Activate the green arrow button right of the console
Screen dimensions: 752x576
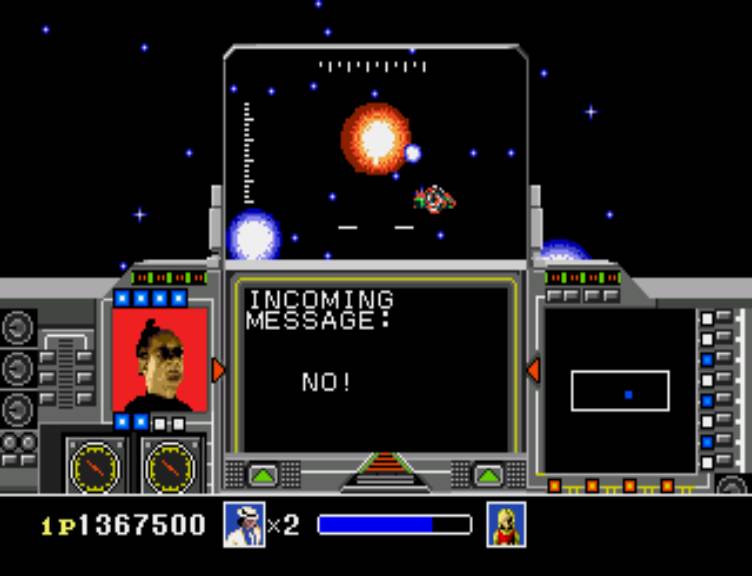coord(488,474)
